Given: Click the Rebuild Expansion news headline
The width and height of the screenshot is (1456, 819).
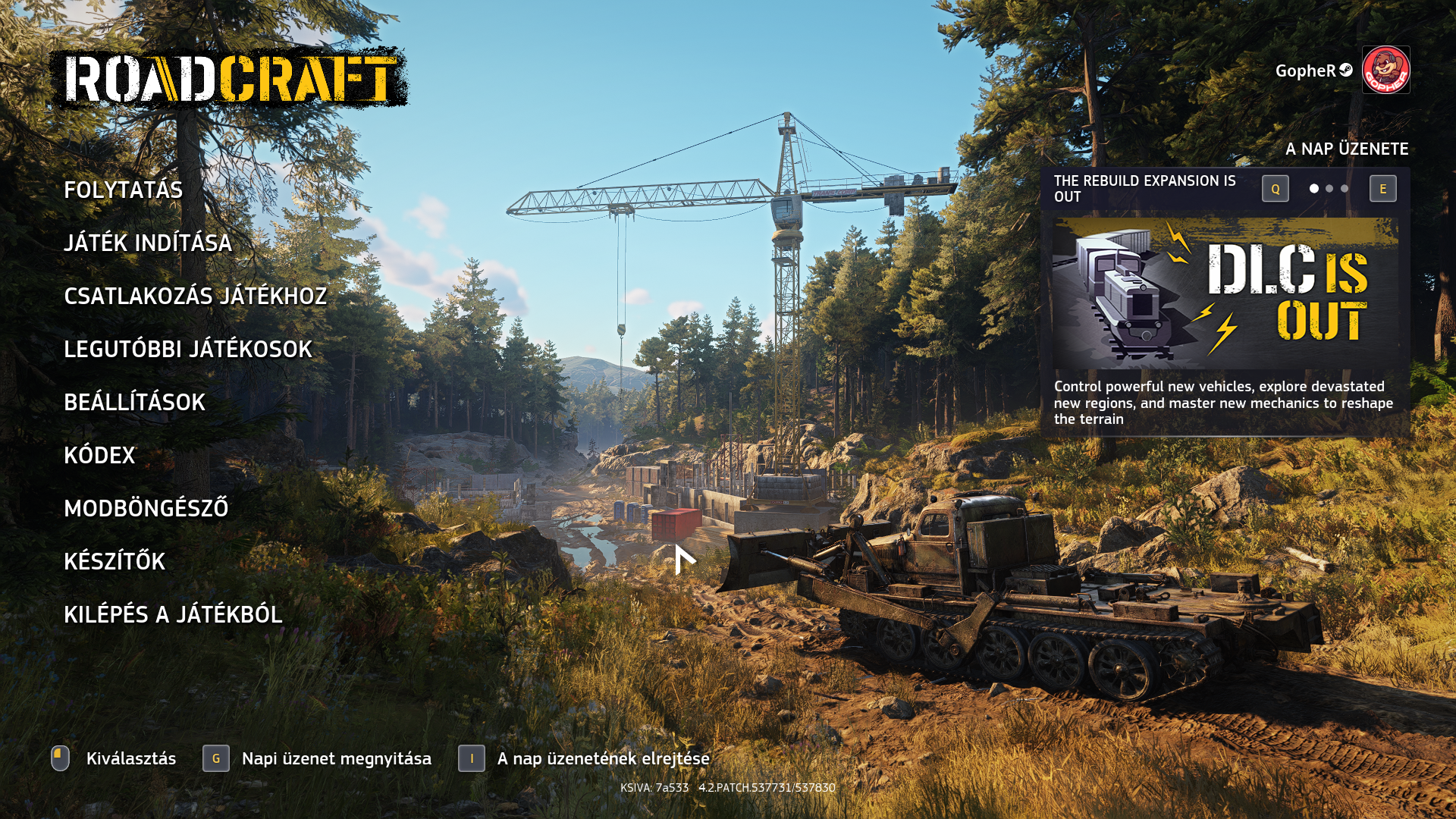Looking at the screenshot, I should (x=1144, y=188).
